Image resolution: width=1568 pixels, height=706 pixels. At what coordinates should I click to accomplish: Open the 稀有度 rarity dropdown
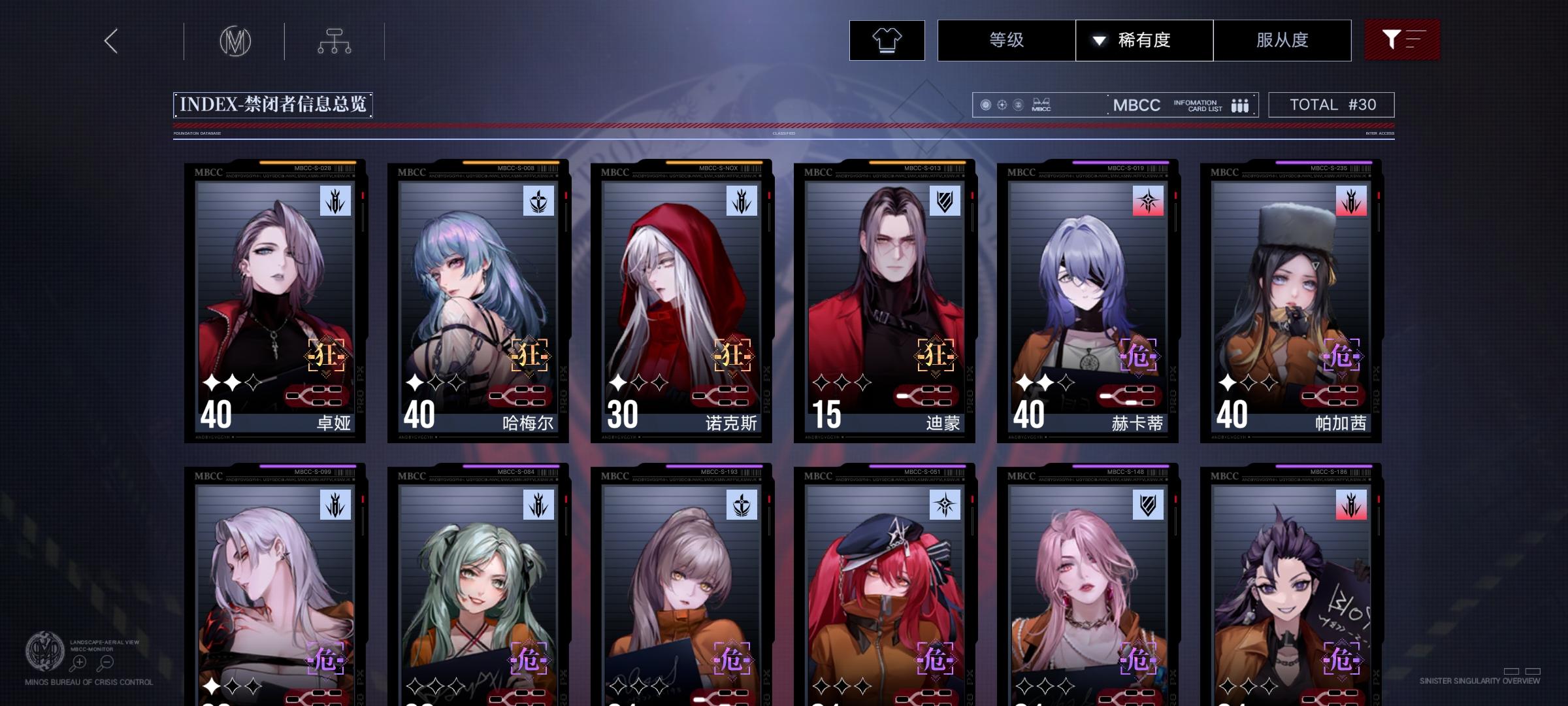click(x=1145, y=40)
